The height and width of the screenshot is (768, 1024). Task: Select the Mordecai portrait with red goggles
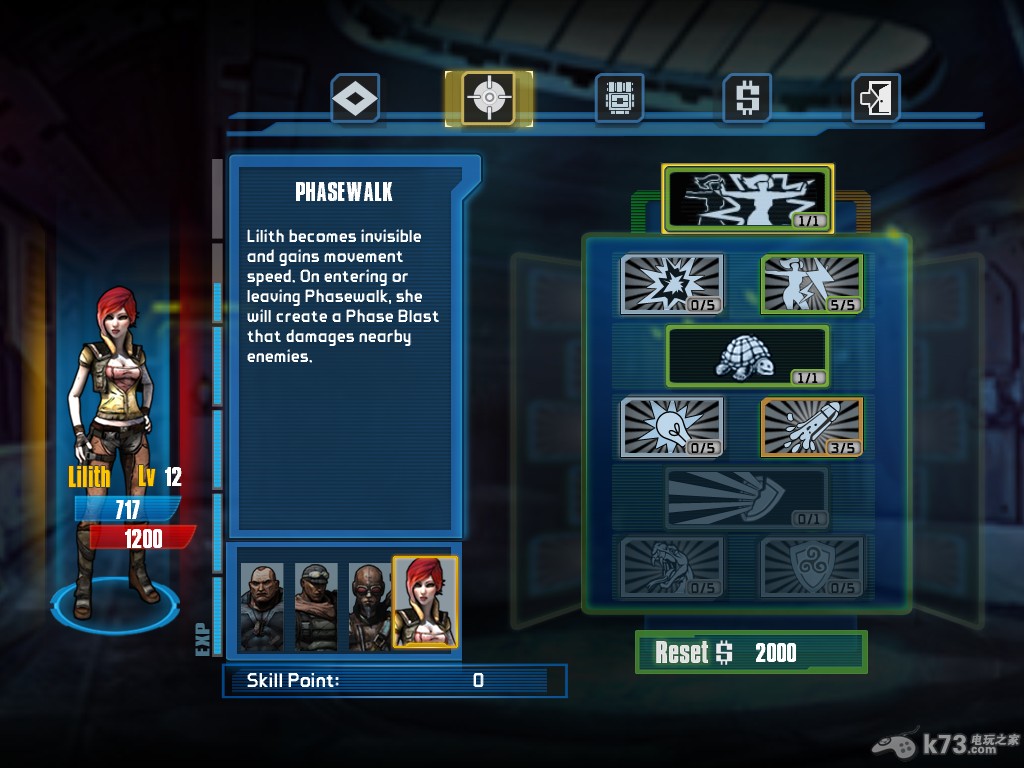[x=369, y=607]
